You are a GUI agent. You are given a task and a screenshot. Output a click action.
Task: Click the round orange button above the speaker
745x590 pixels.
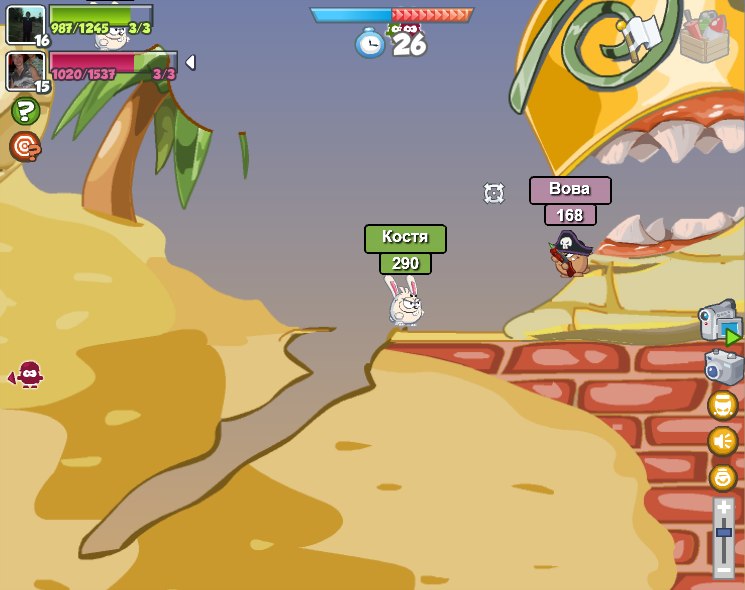tap(723, 405)
